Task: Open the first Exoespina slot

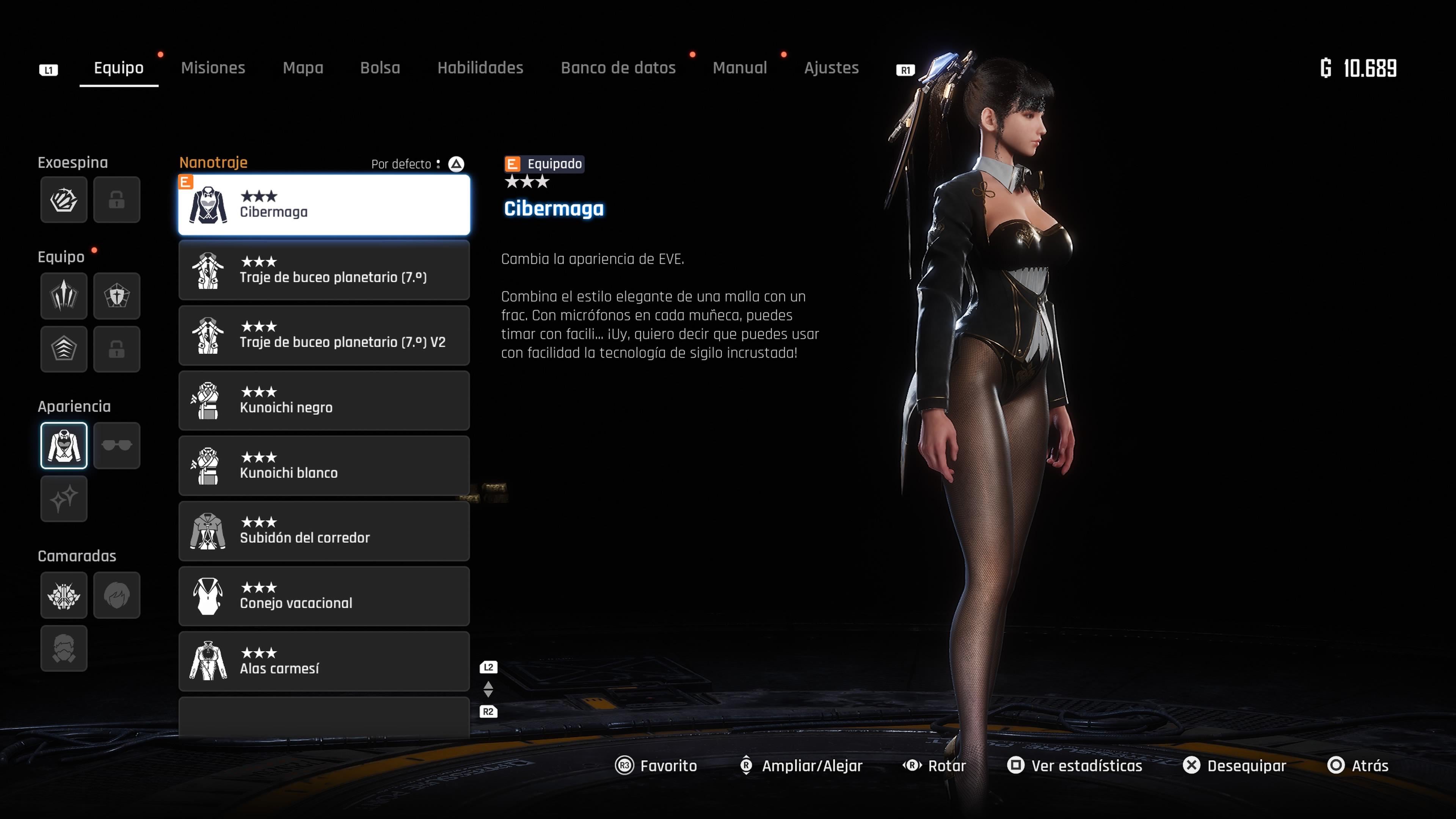Action: coord(64,199)
